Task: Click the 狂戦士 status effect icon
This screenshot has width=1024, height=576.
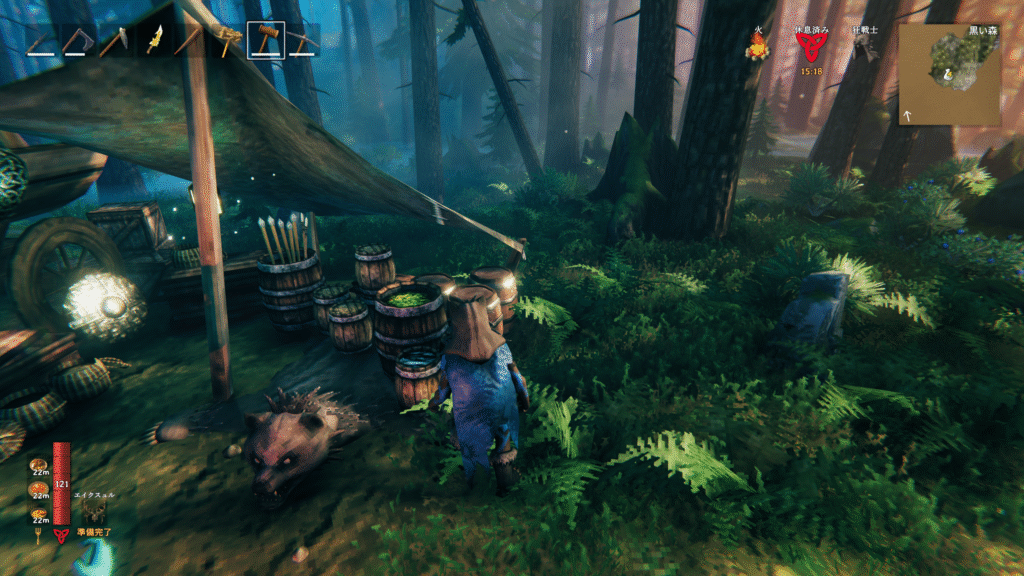Action: coord(866,50)
